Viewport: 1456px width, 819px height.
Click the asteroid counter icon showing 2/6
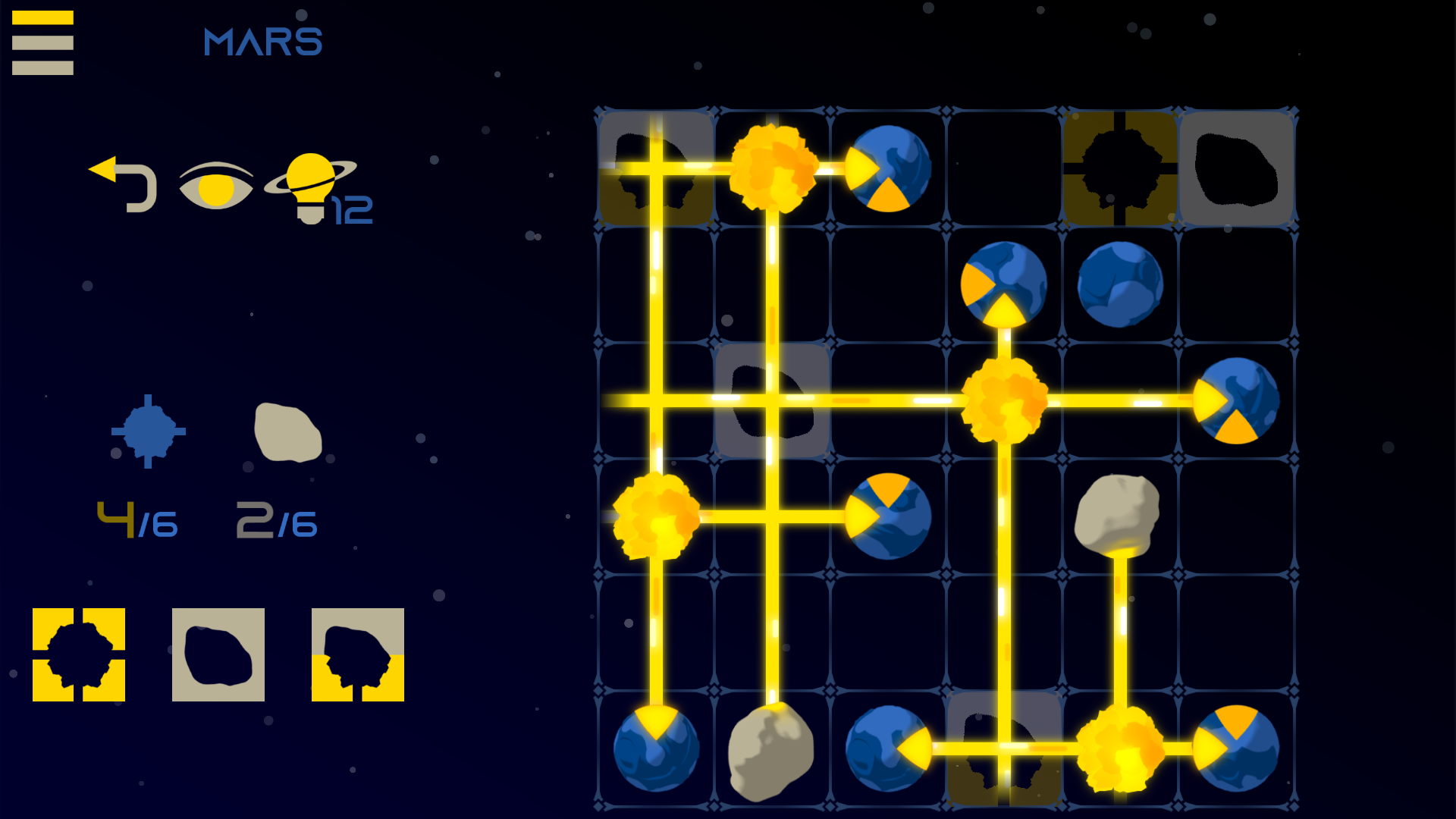[287, 432]
